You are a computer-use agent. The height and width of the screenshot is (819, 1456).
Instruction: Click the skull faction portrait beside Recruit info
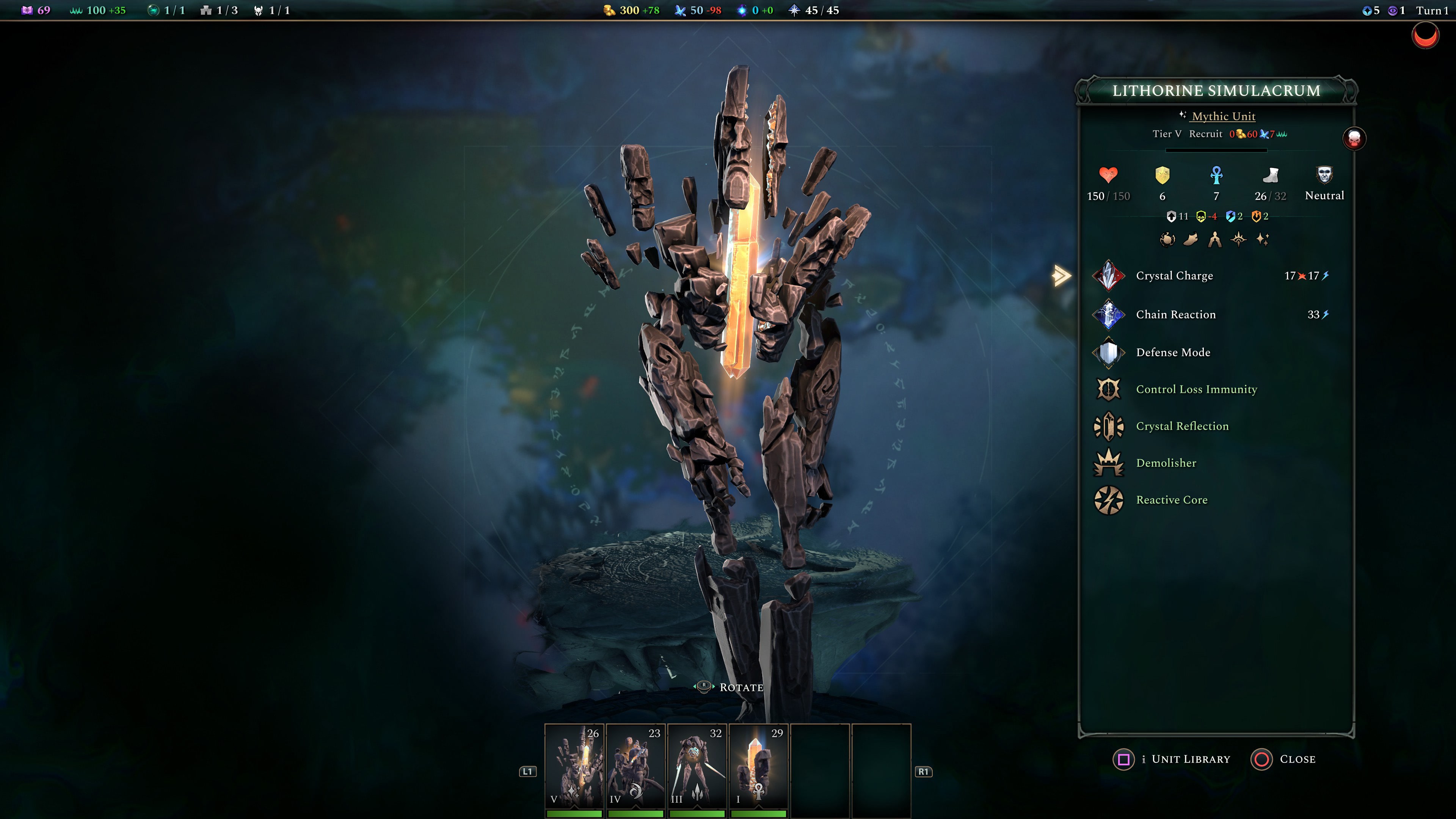pos(1355,139)
